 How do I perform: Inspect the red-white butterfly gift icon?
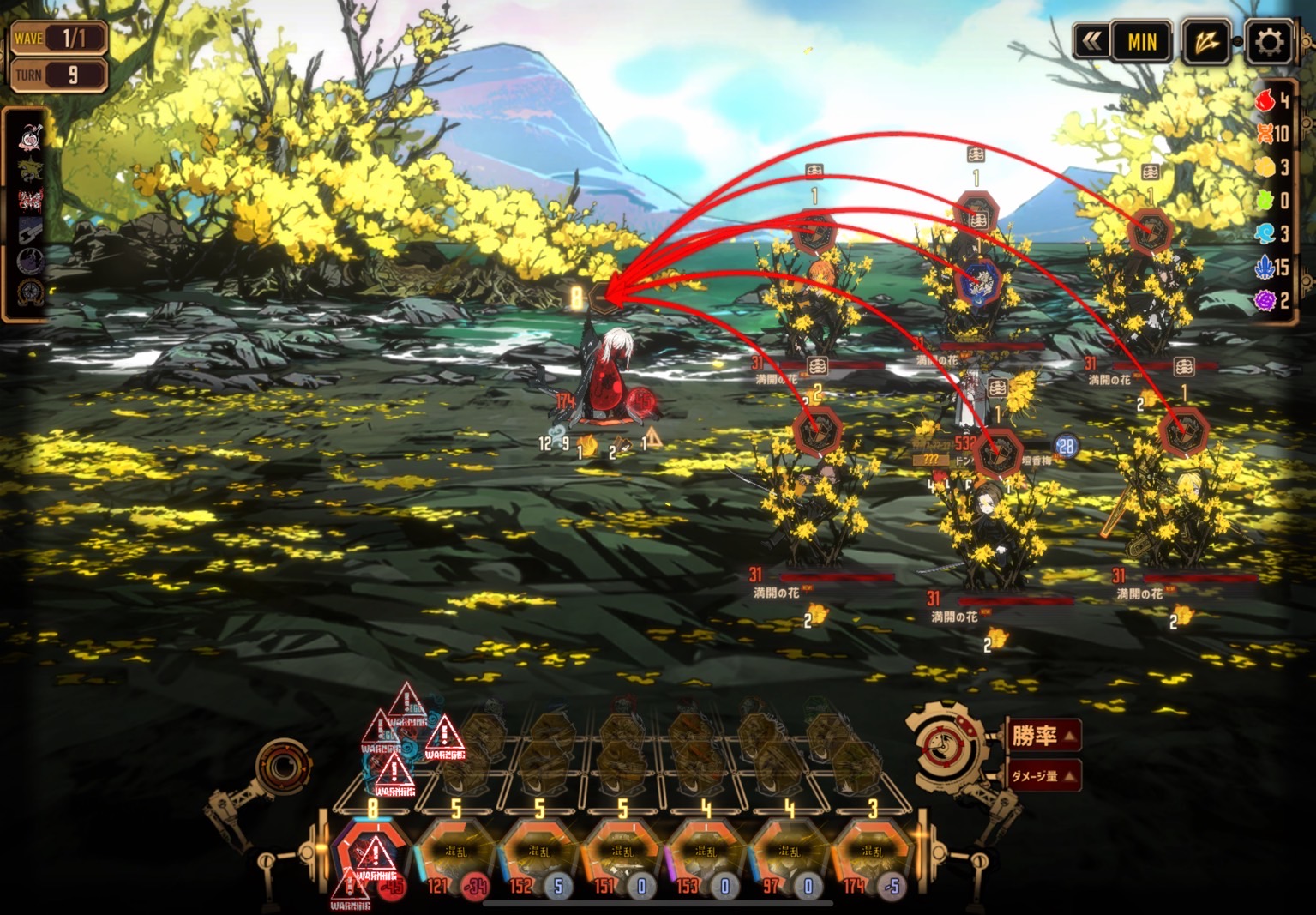tap(30, 202)
